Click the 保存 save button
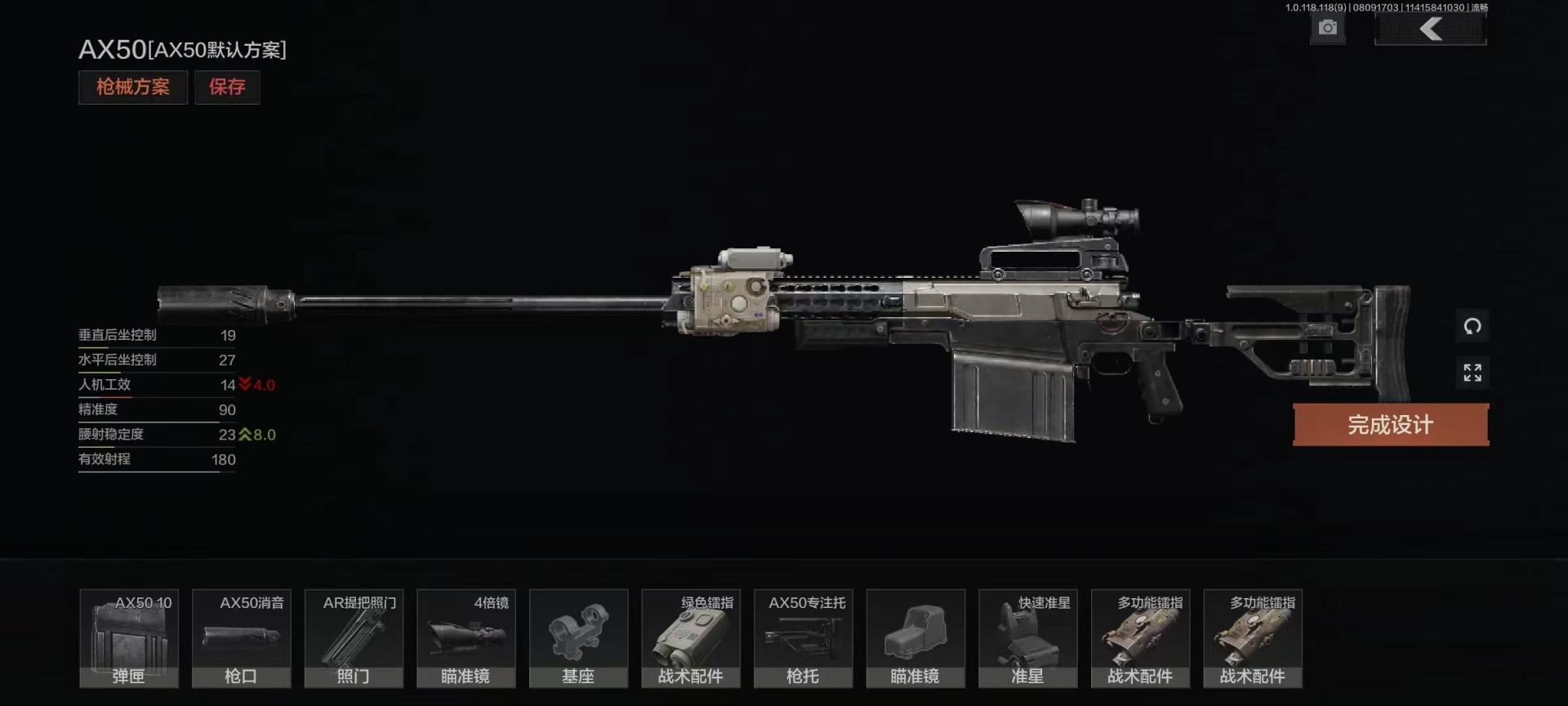The image size is (1568, 706). pyautogui.click(x=227, y=87)
